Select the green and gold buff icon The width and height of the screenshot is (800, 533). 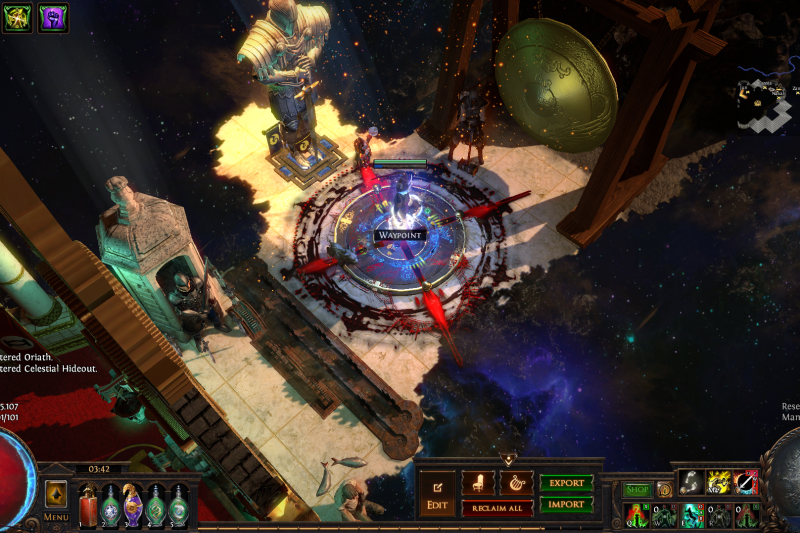click(x=17, y=18)
